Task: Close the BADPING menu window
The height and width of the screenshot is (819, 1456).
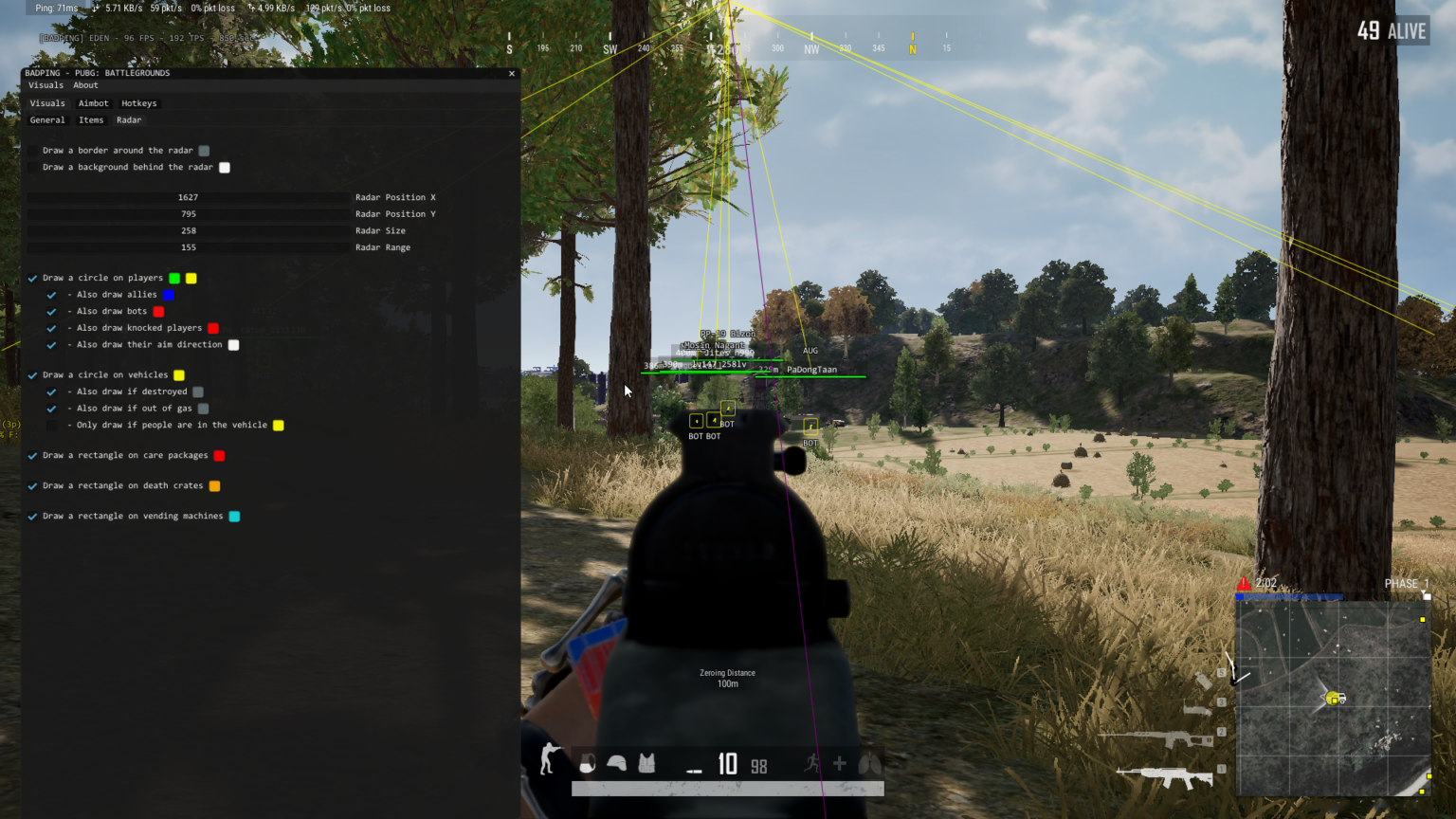Action: [511, 73]
